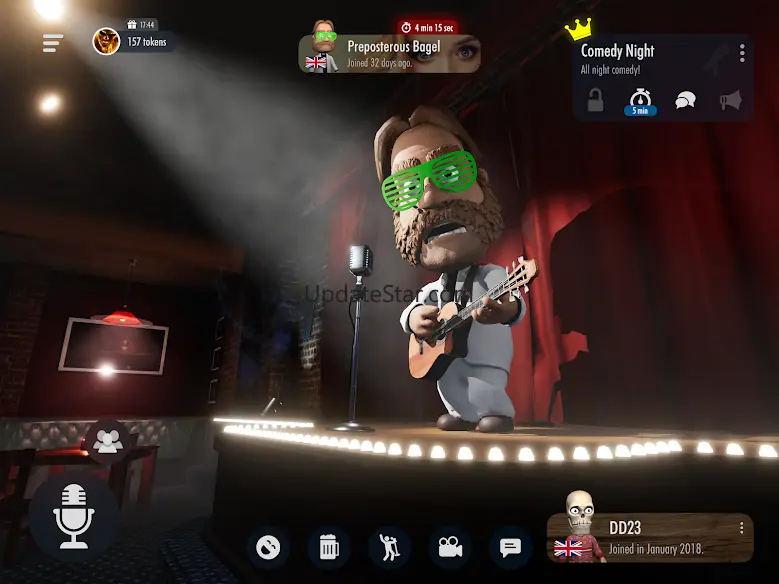Open the dancing figures action
The image size is (779, 584).
(x=389, y=547)
